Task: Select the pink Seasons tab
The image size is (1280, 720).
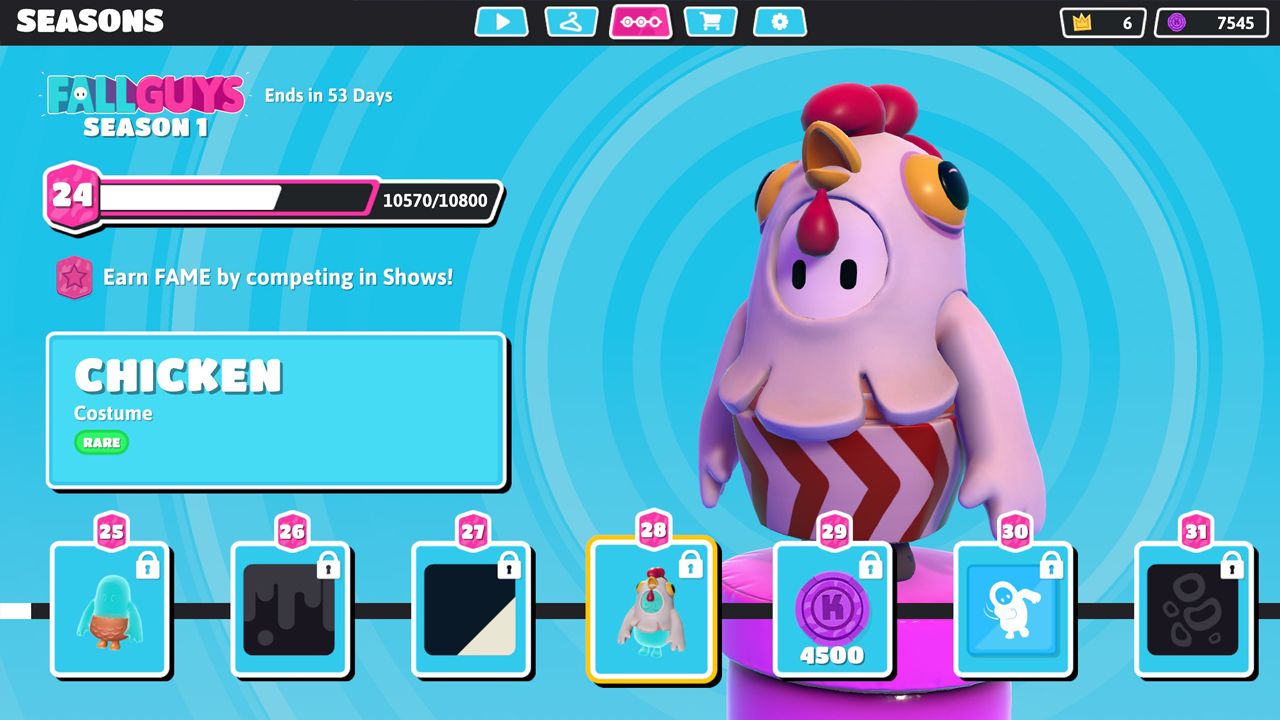Action: pyautogui.click(x=640, y=22)
